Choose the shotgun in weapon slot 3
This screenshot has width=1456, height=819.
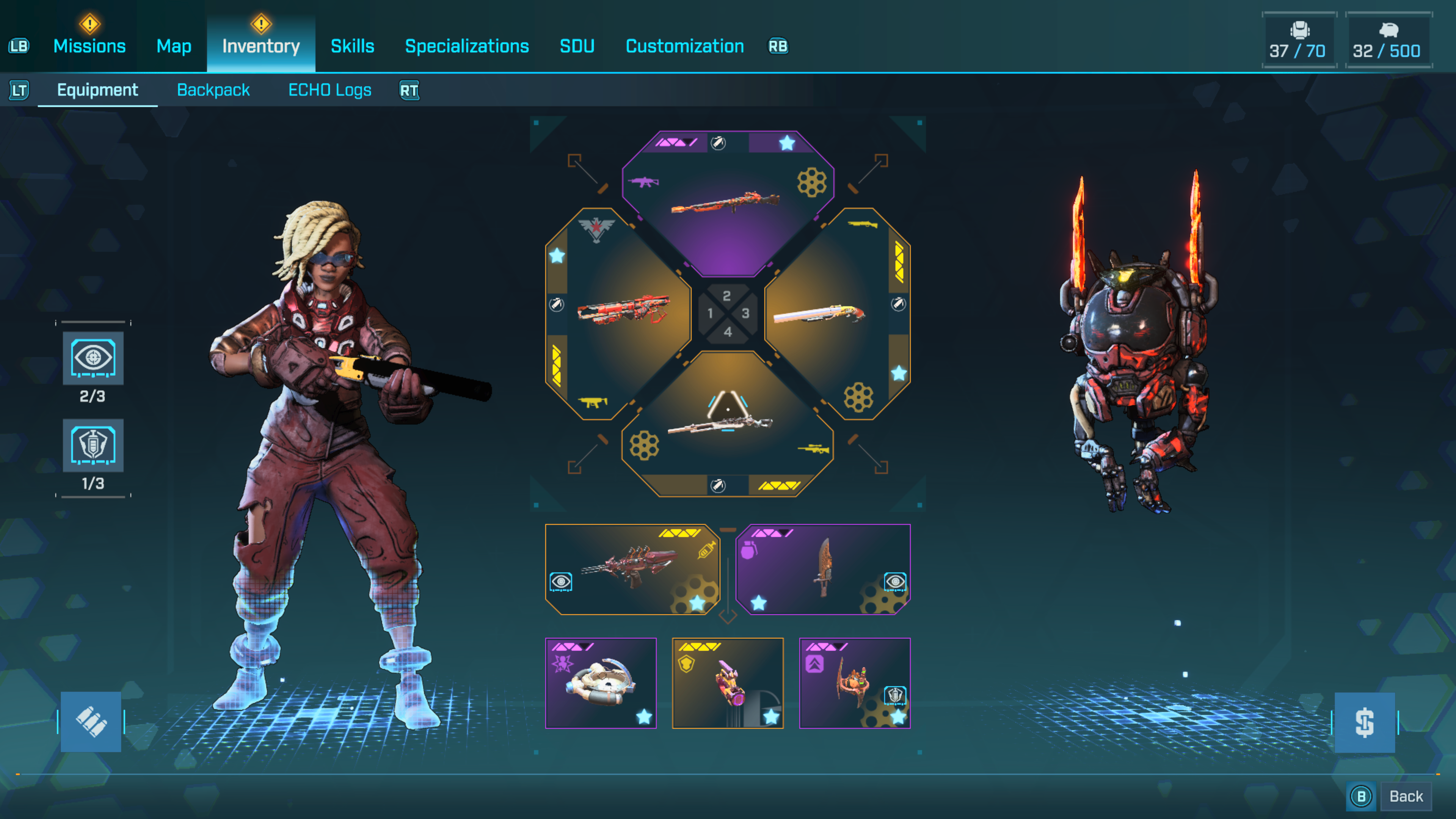(x=819, y=314)
